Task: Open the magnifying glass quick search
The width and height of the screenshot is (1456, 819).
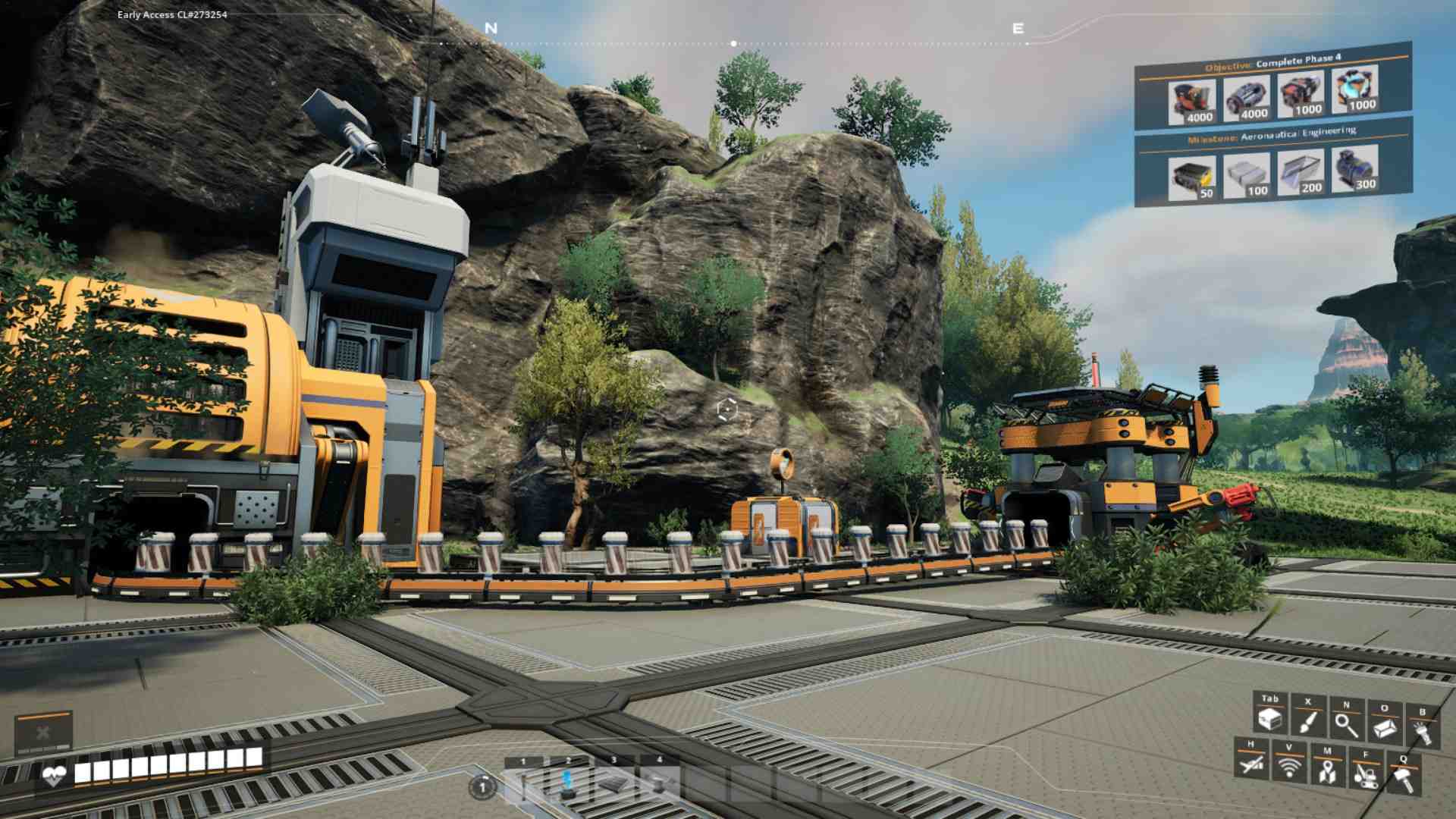Action: [1346, 723]
